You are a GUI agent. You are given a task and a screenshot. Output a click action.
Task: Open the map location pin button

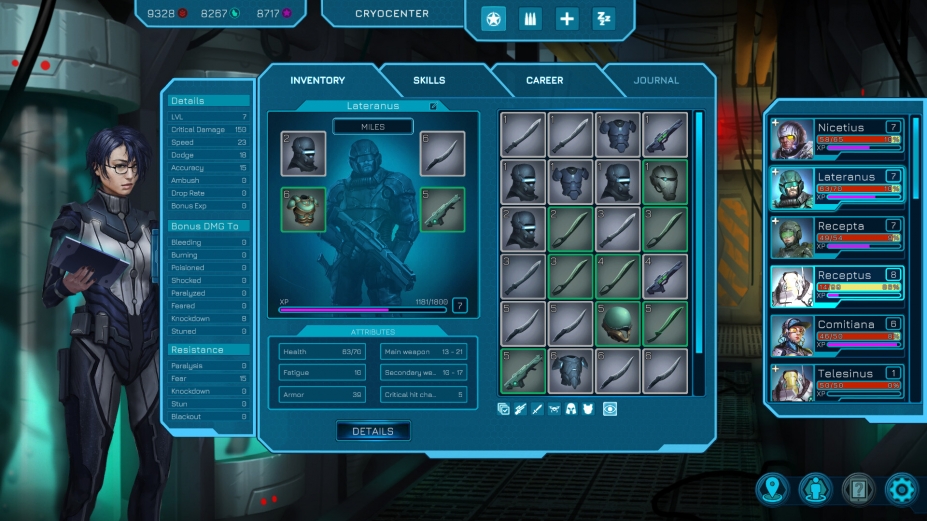(x=772, y=489)
